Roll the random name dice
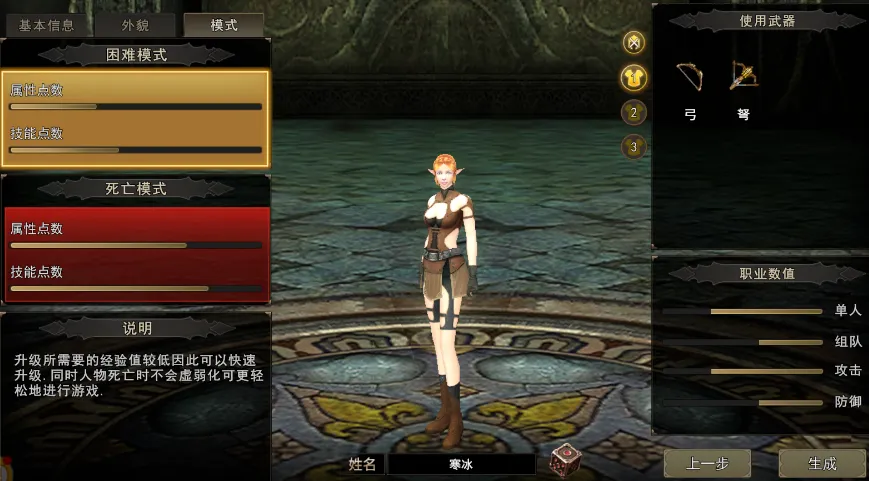 pyautogui.click(x=565, y=459)
